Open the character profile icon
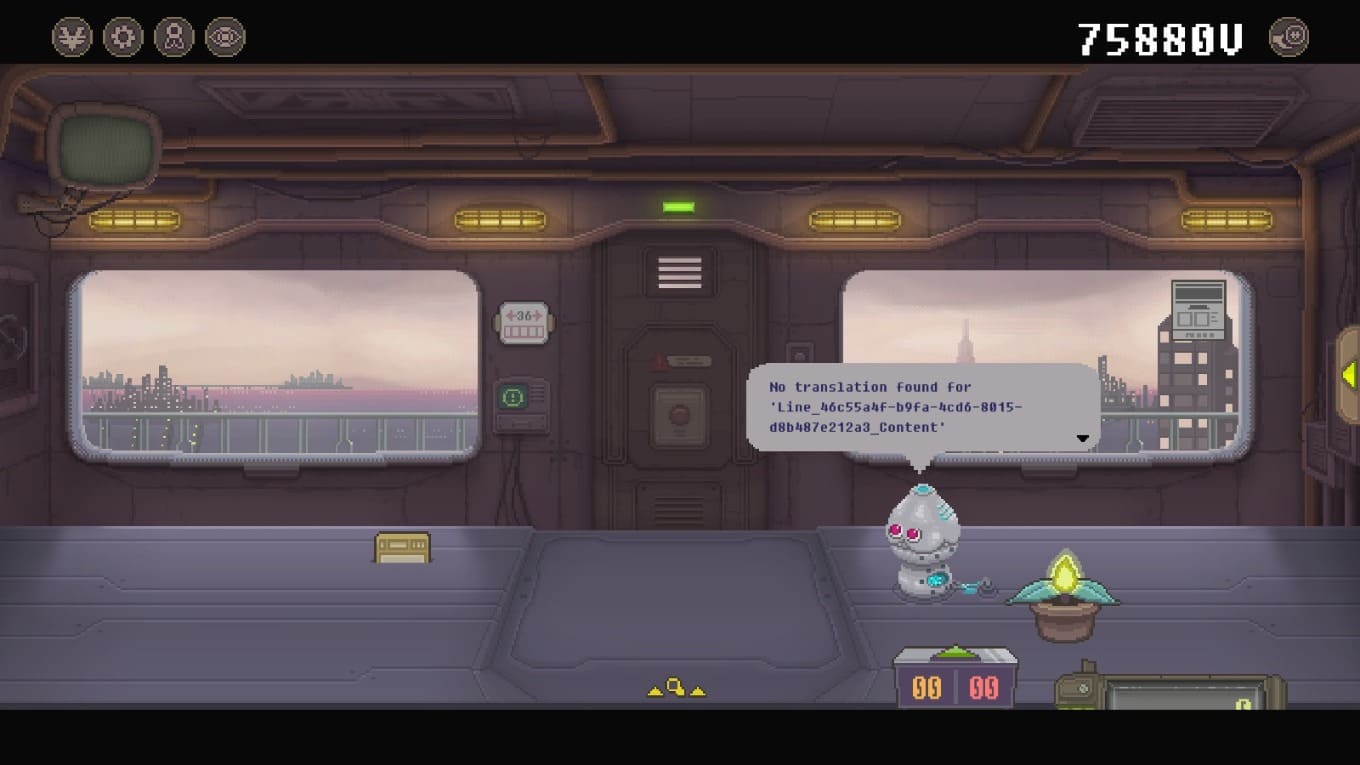 pos(174,38)
